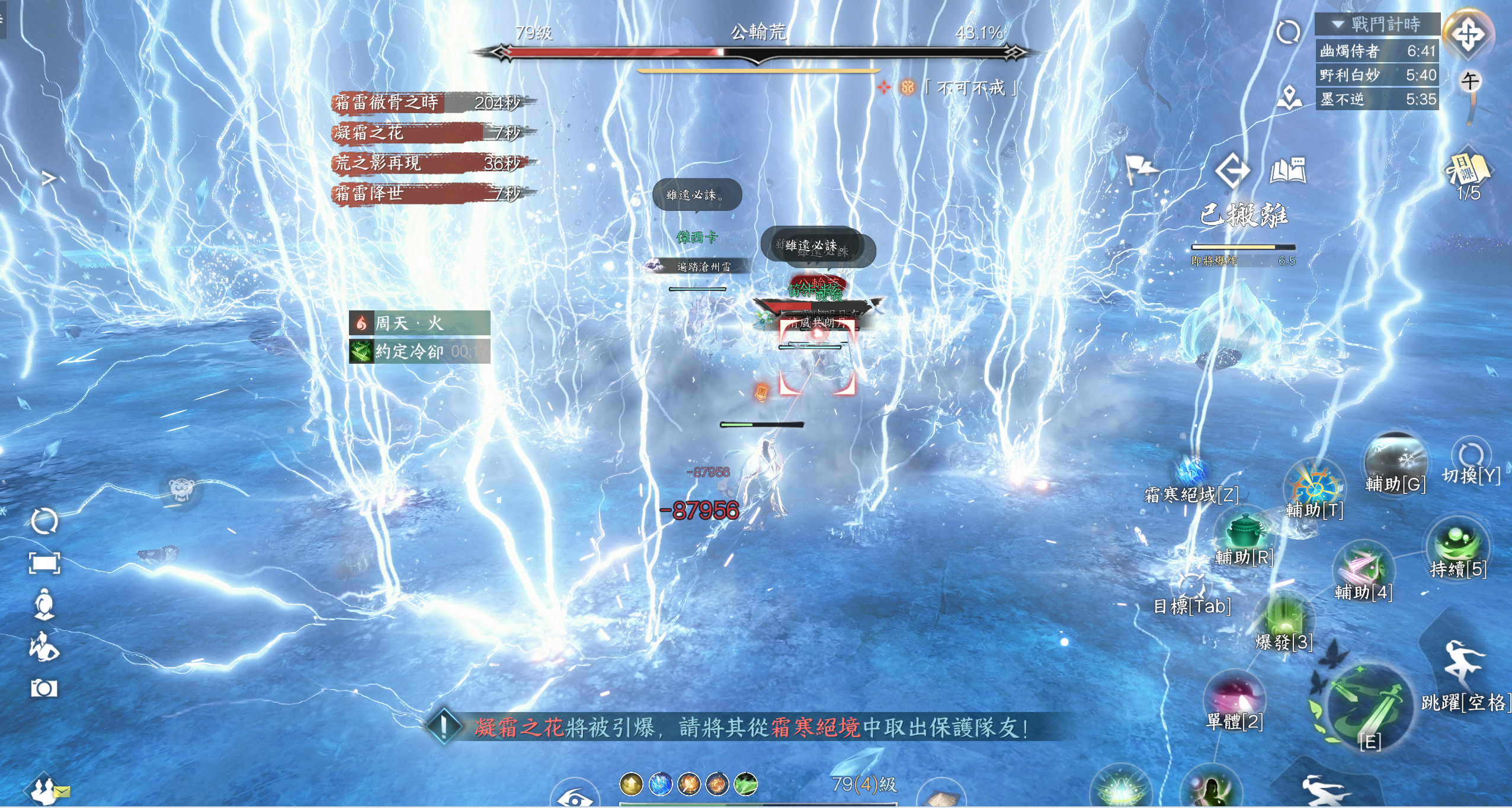Fire the 爆發 [3] burst skill
This screenshot has height=808, width=1512.
1284,619
